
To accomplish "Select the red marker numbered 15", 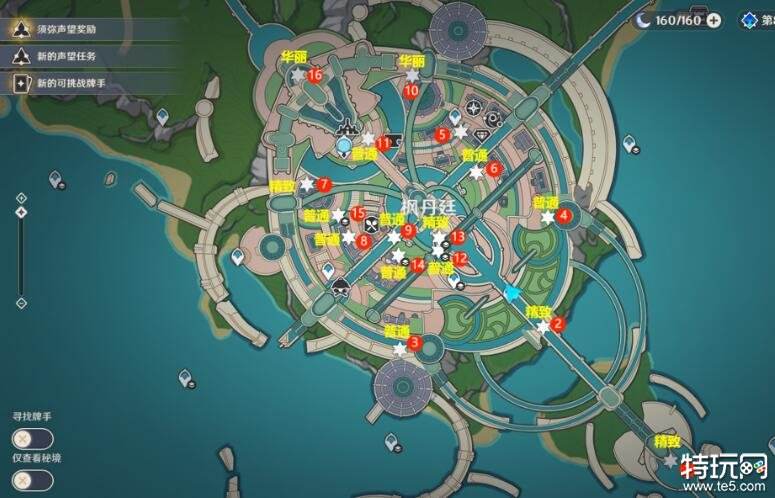I will 357,214.
